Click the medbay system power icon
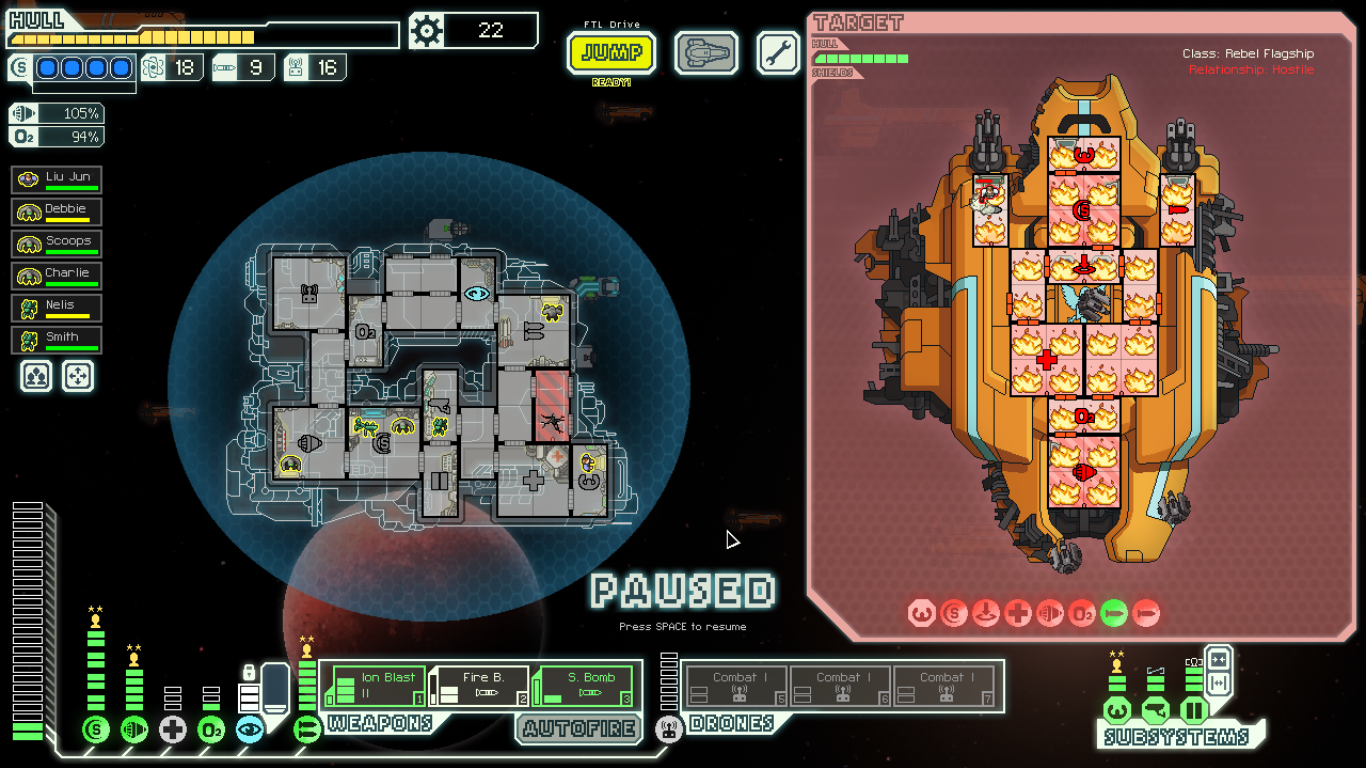This screenshot has width=1366, height=768. pyautogui.click(x=172, y=730)
